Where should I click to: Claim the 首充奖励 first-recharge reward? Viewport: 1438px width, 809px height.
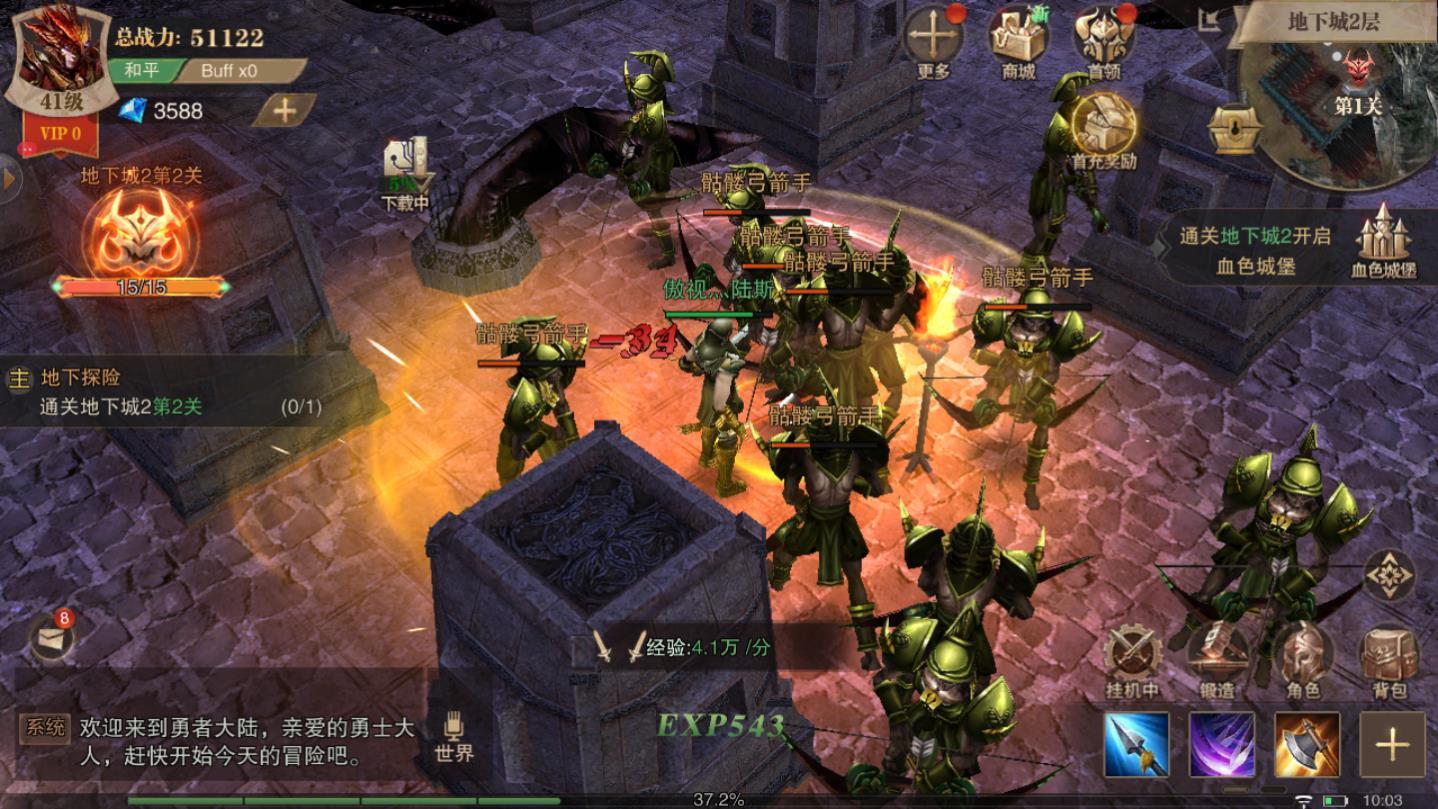(x=1104, y=130)
